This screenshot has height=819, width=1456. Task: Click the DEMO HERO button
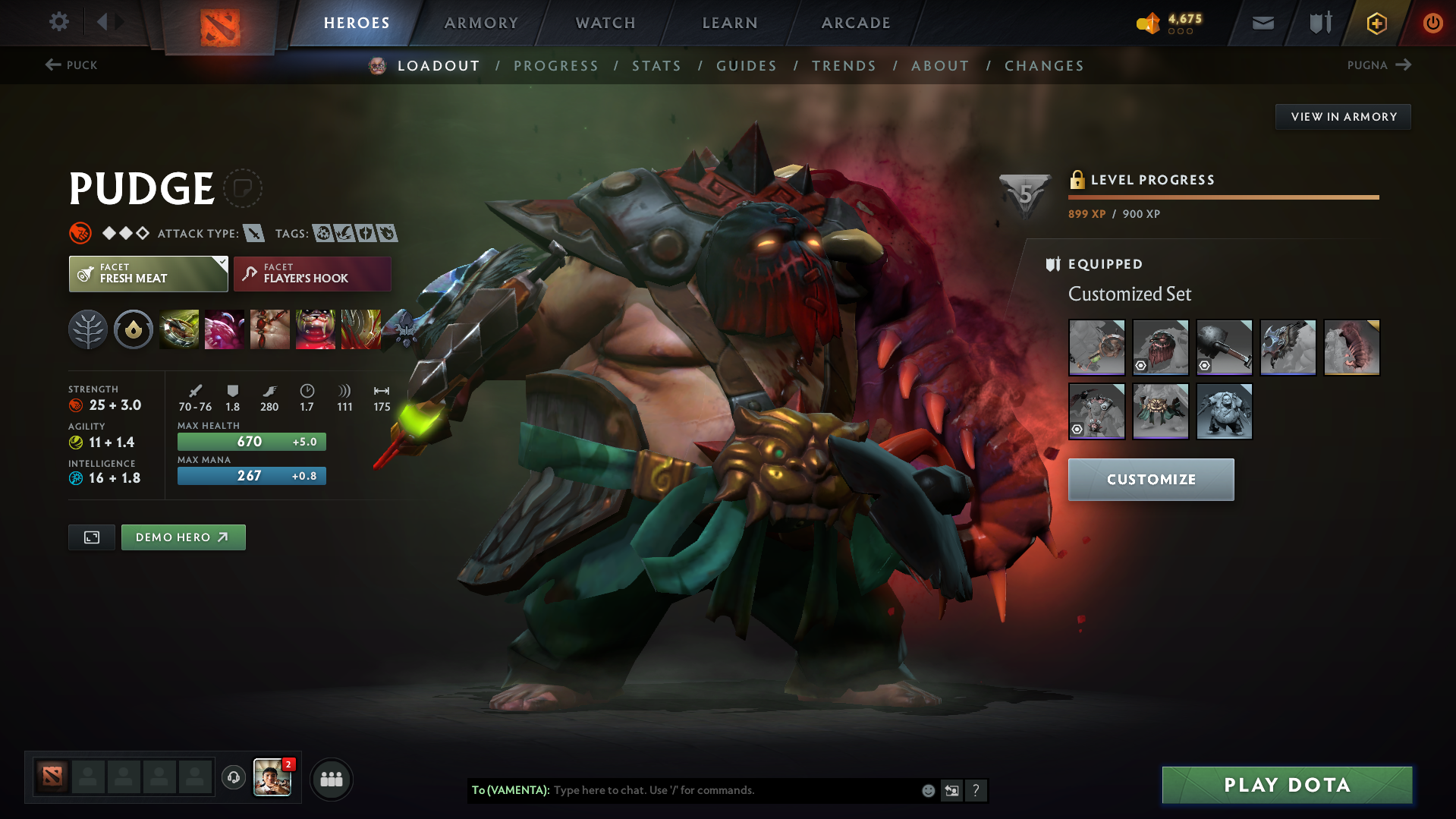(x=183, y=537)
